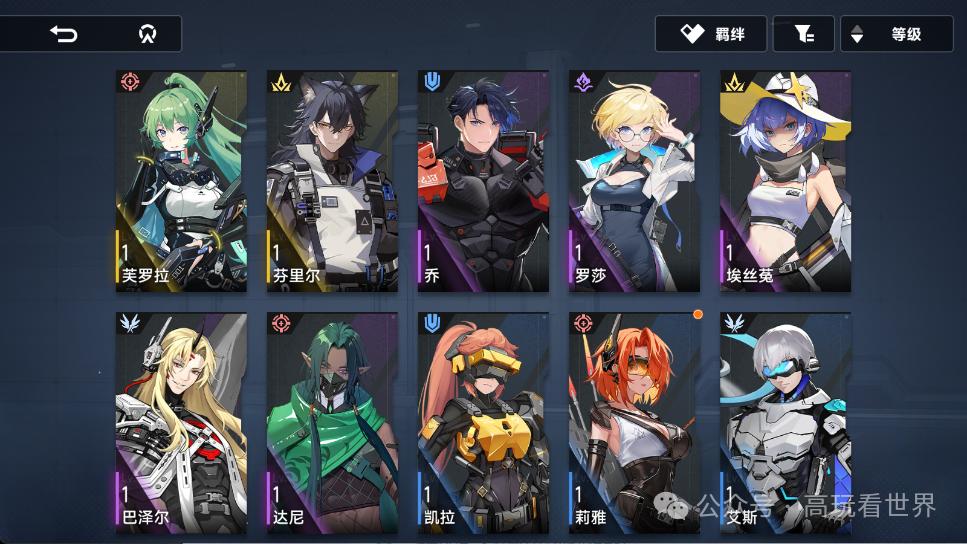Change sorting with the 等级 button
Image resolution: width=967 pixels, height=544 pixels.
coord(896,34)
